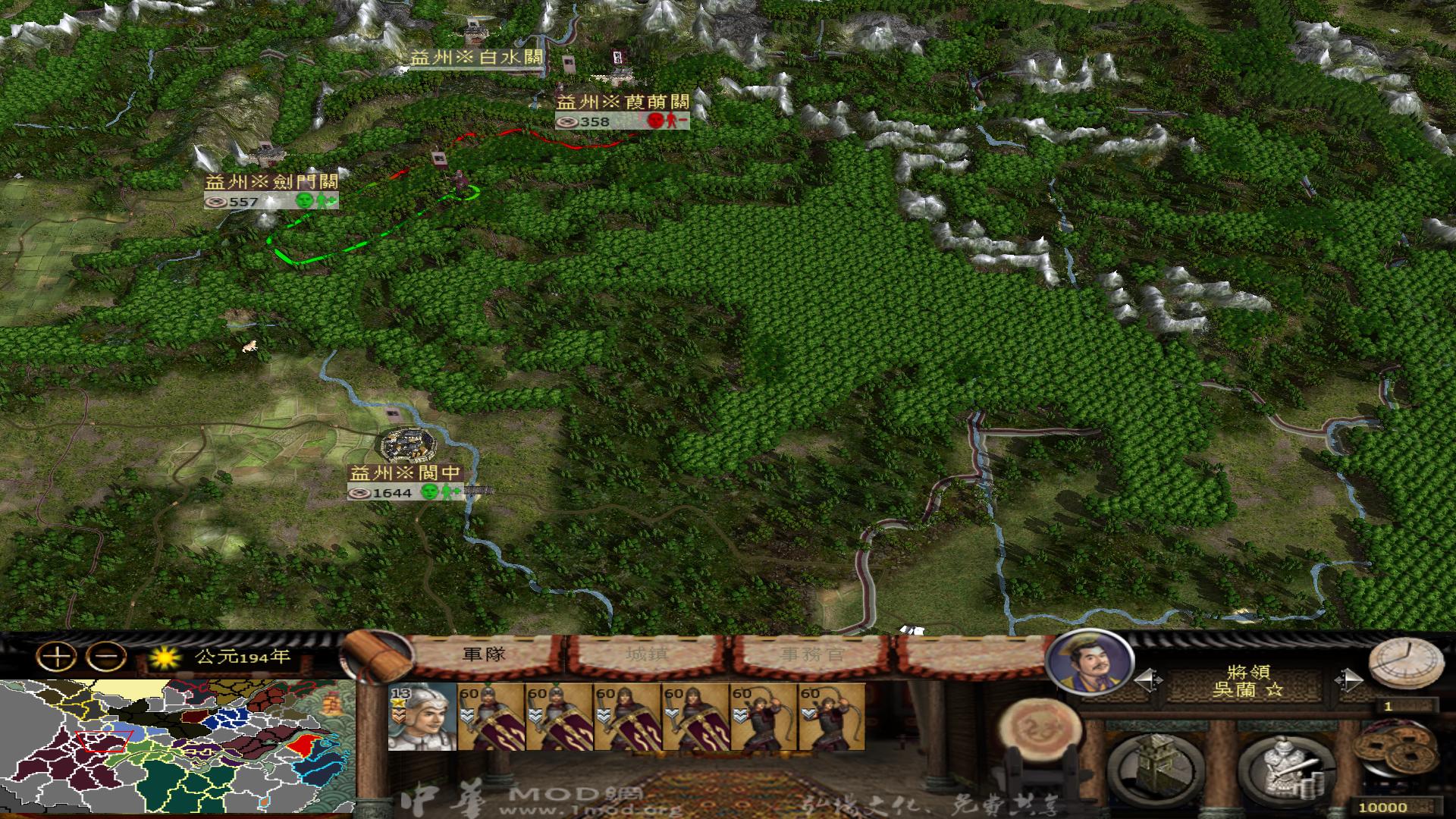1456x819 pixels.
Task: Switch to the 城鎮 settlements tab
Action: [x=647, y=654]
